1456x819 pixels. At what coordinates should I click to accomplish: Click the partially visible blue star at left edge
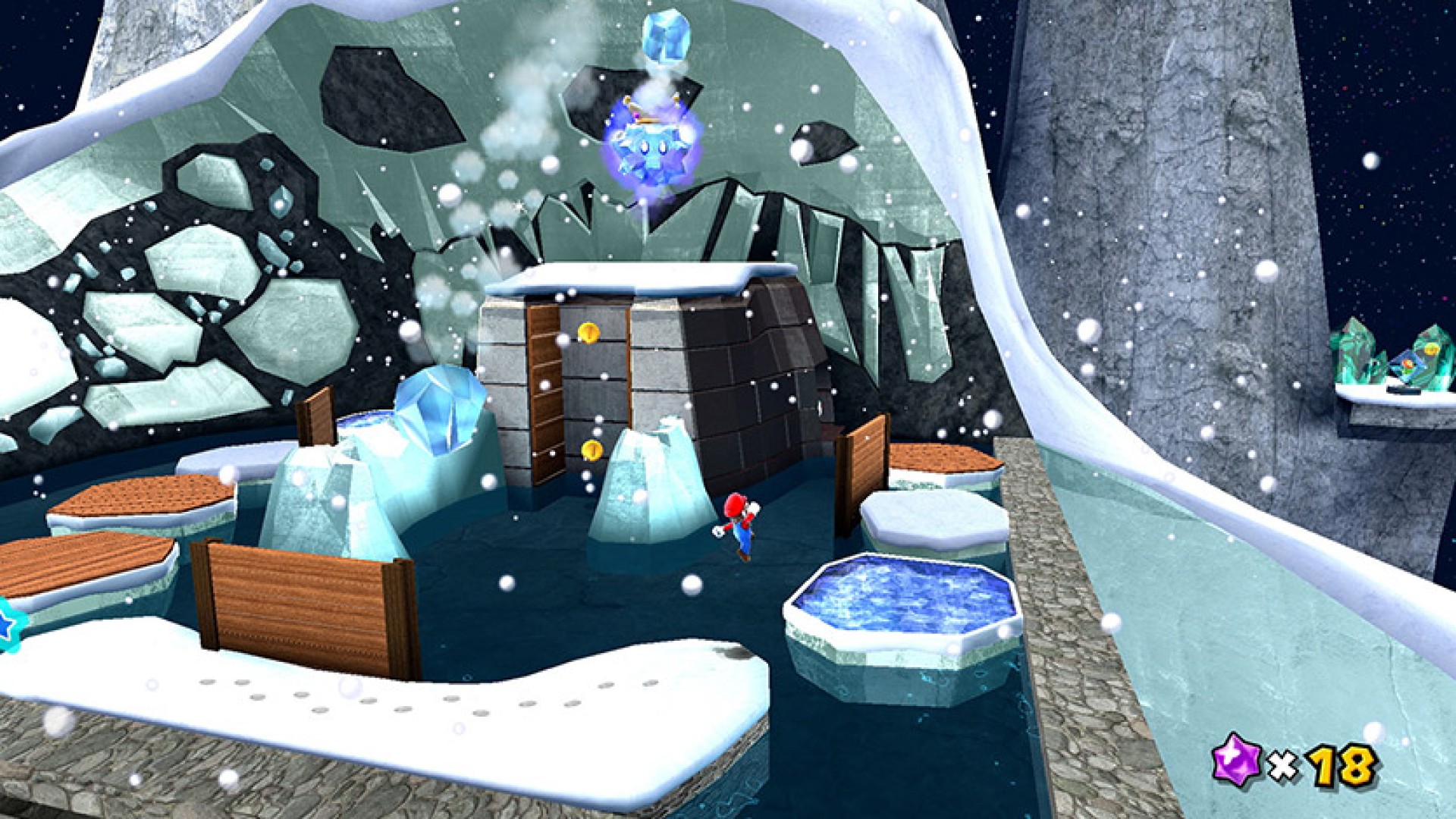(x=8, y=623)
